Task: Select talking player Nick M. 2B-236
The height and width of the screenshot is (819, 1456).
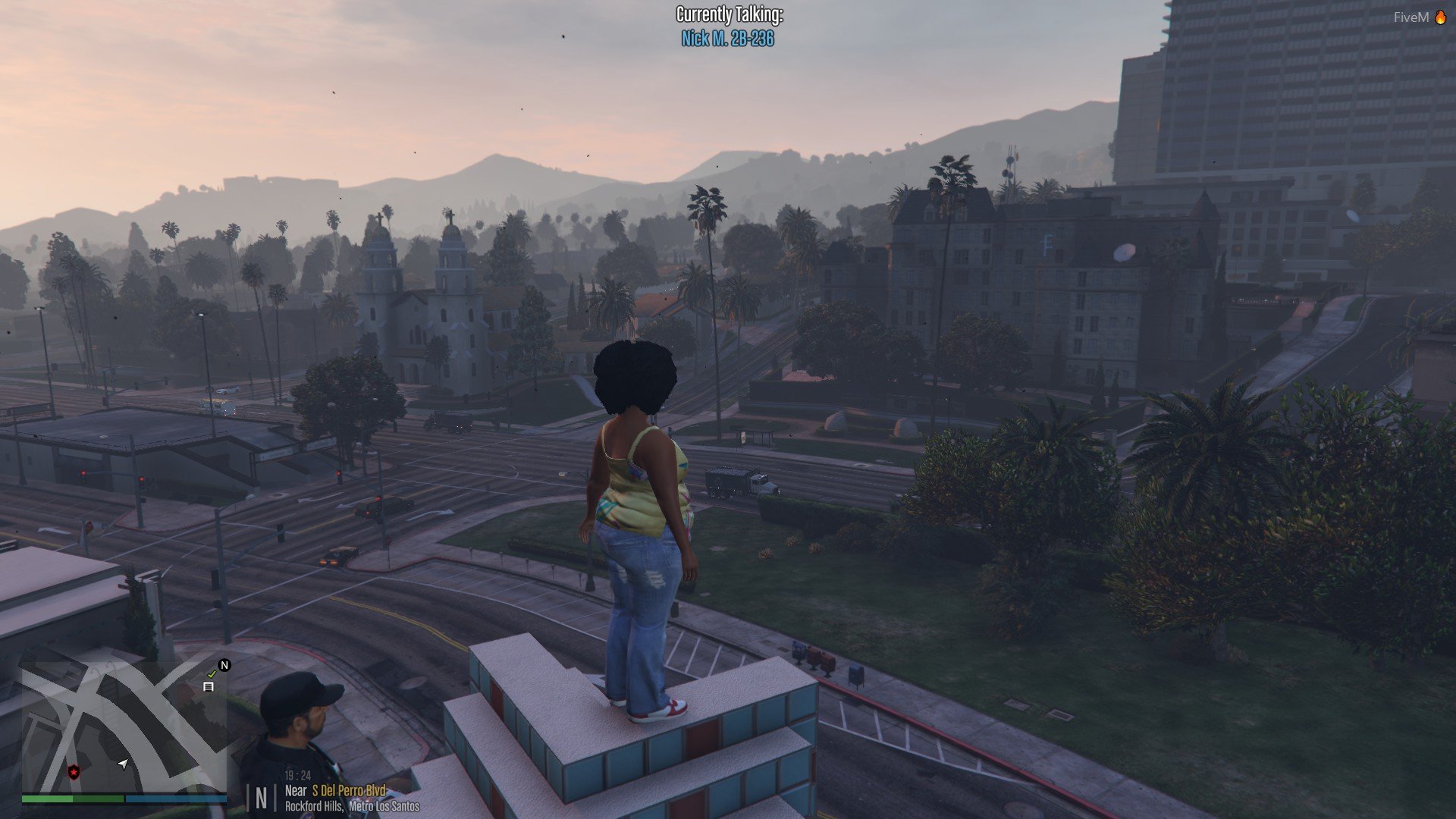Action: pyautogui.click(x=727, y=39)
